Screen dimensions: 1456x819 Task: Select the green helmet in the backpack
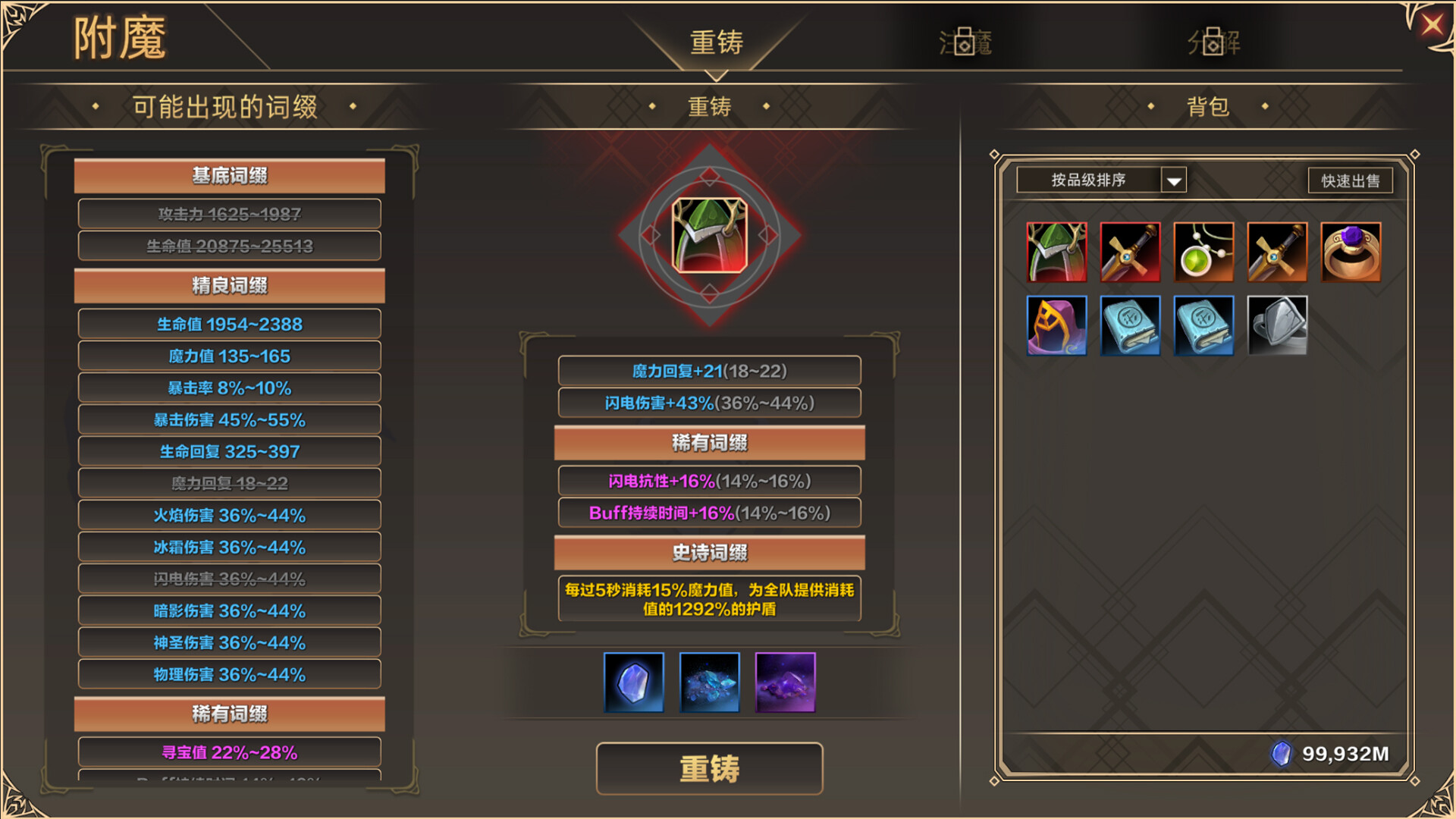(1057, 251)
